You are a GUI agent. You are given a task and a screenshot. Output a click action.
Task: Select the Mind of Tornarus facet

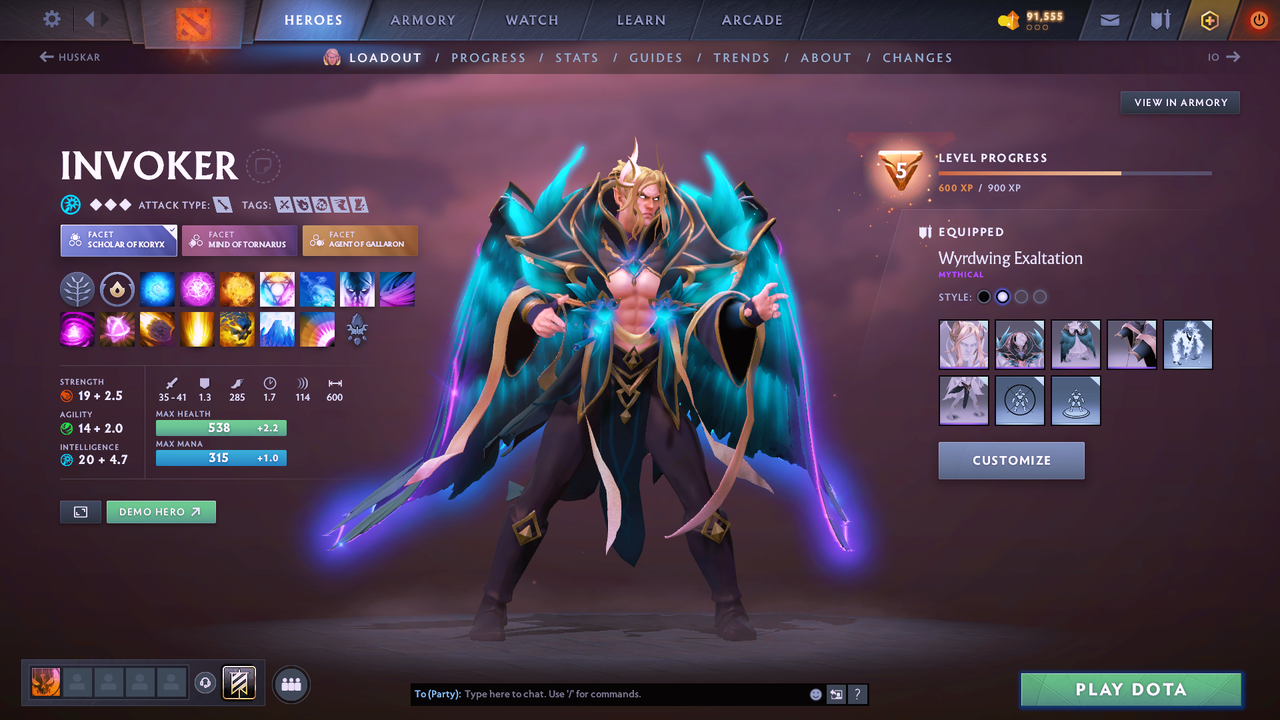click(239, 240)
